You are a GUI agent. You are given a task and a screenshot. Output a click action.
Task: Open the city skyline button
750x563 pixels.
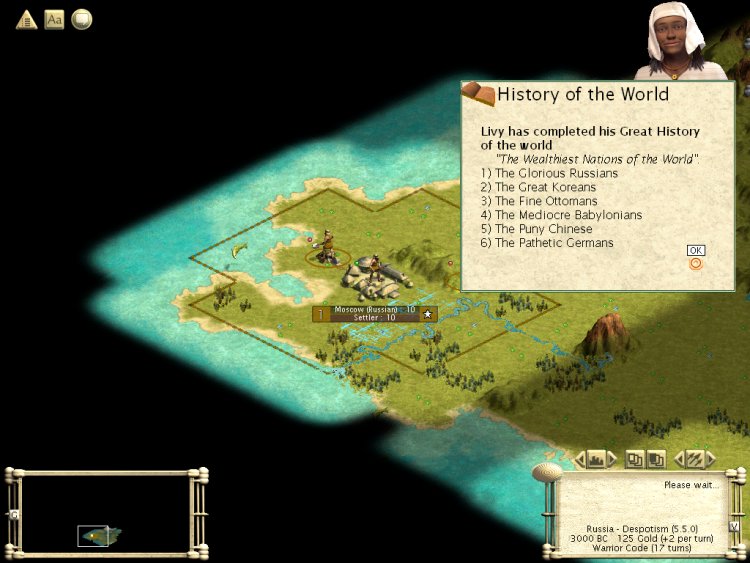coord(597,459)
